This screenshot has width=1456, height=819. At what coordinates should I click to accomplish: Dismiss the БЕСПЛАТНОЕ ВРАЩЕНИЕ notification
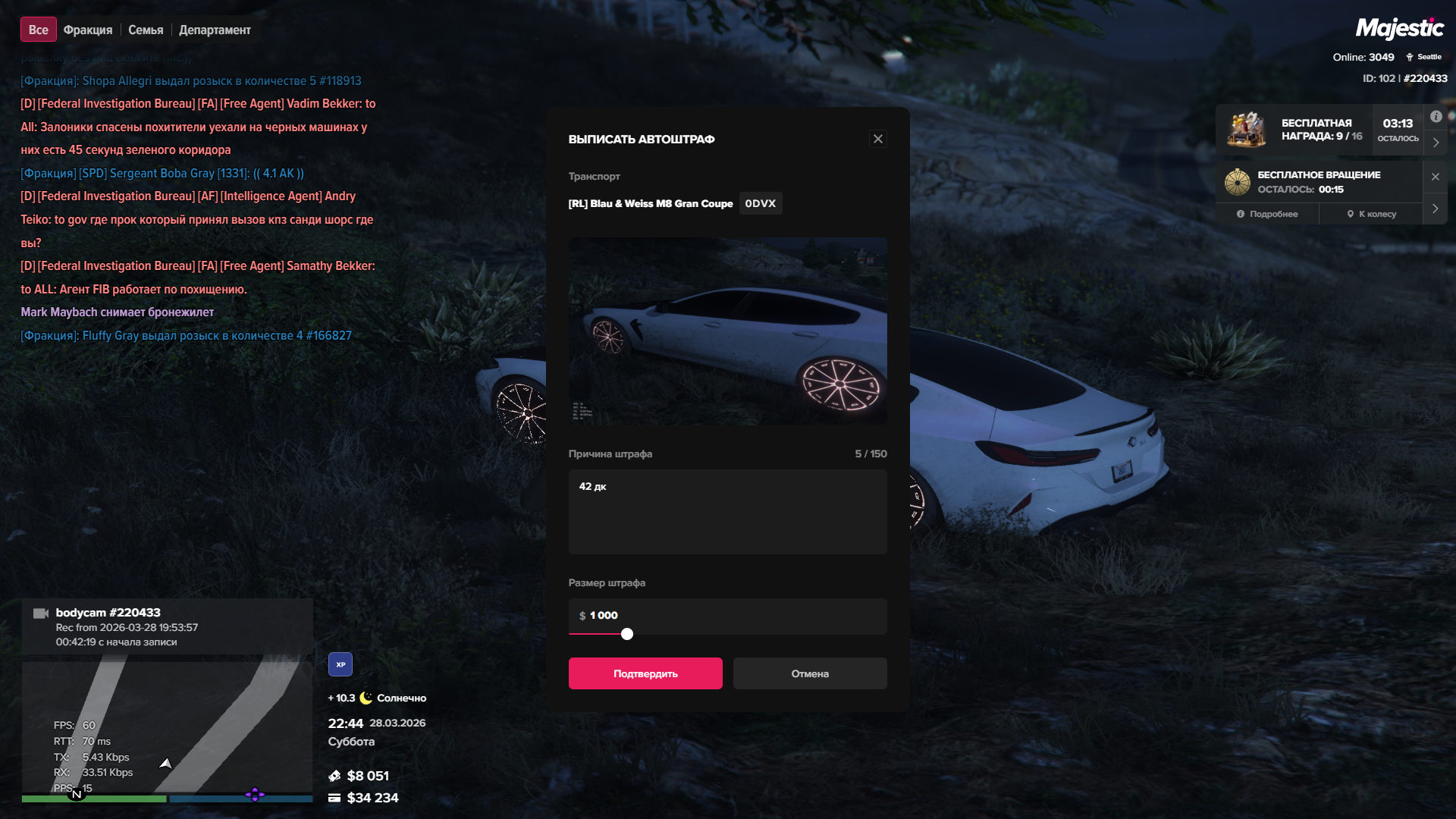coord(1436,177)
